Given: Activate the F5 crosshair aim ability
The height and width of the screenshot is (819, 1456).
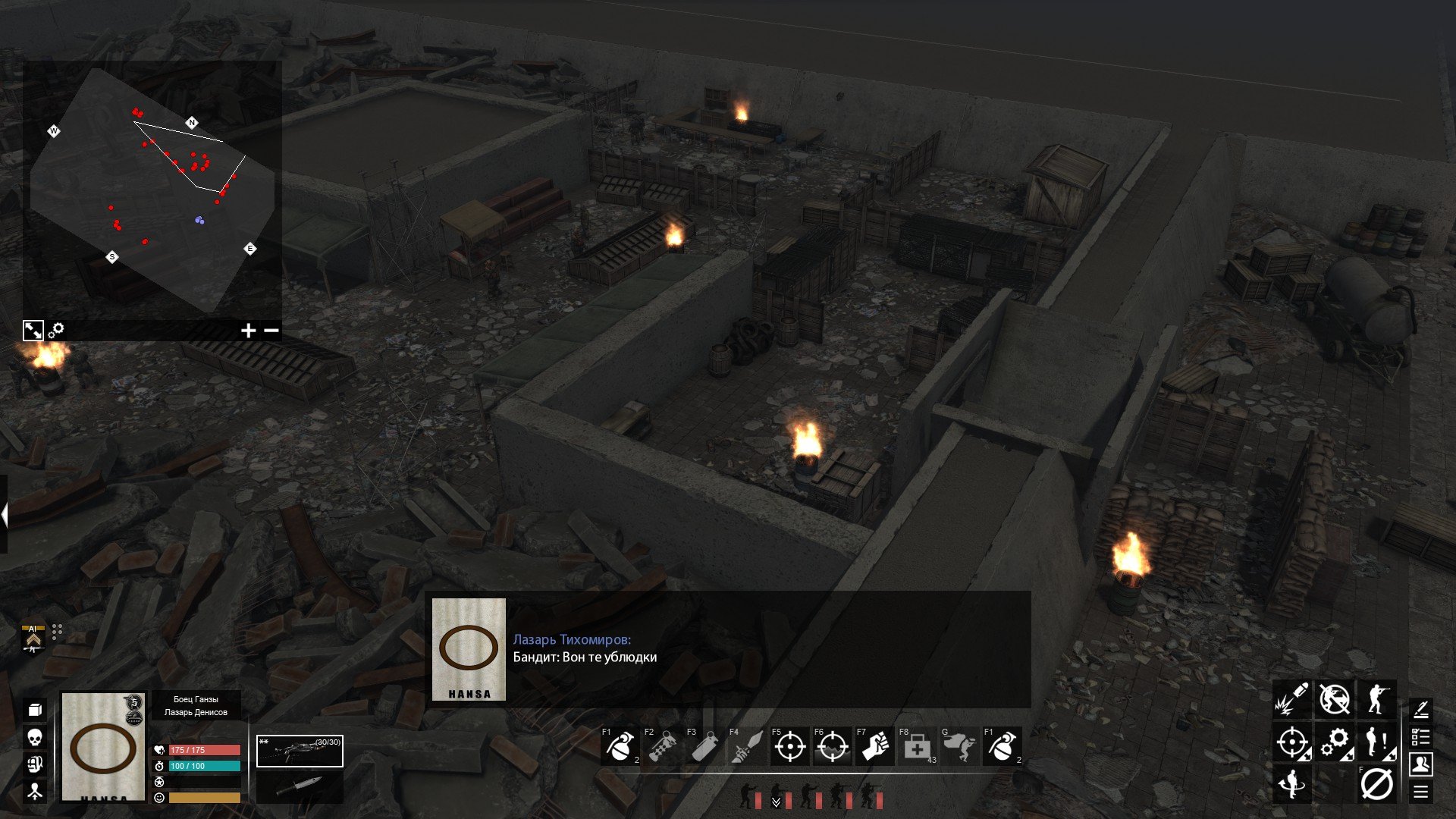Looking at the screenshot, I should coord(789,747).
